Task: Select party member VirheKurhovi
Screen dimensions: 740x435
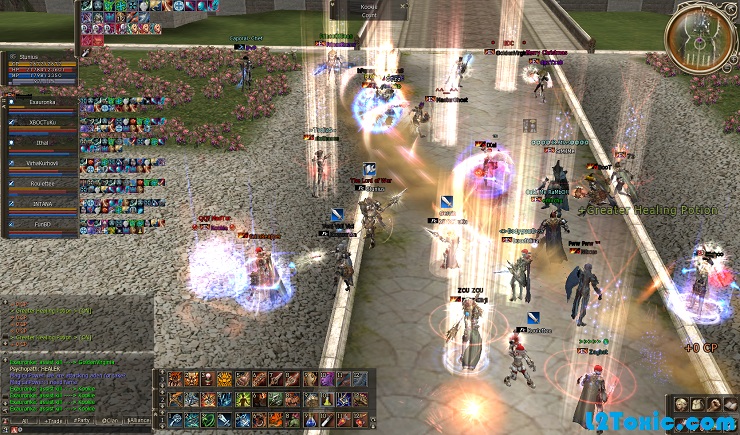Action: [42, 162]
